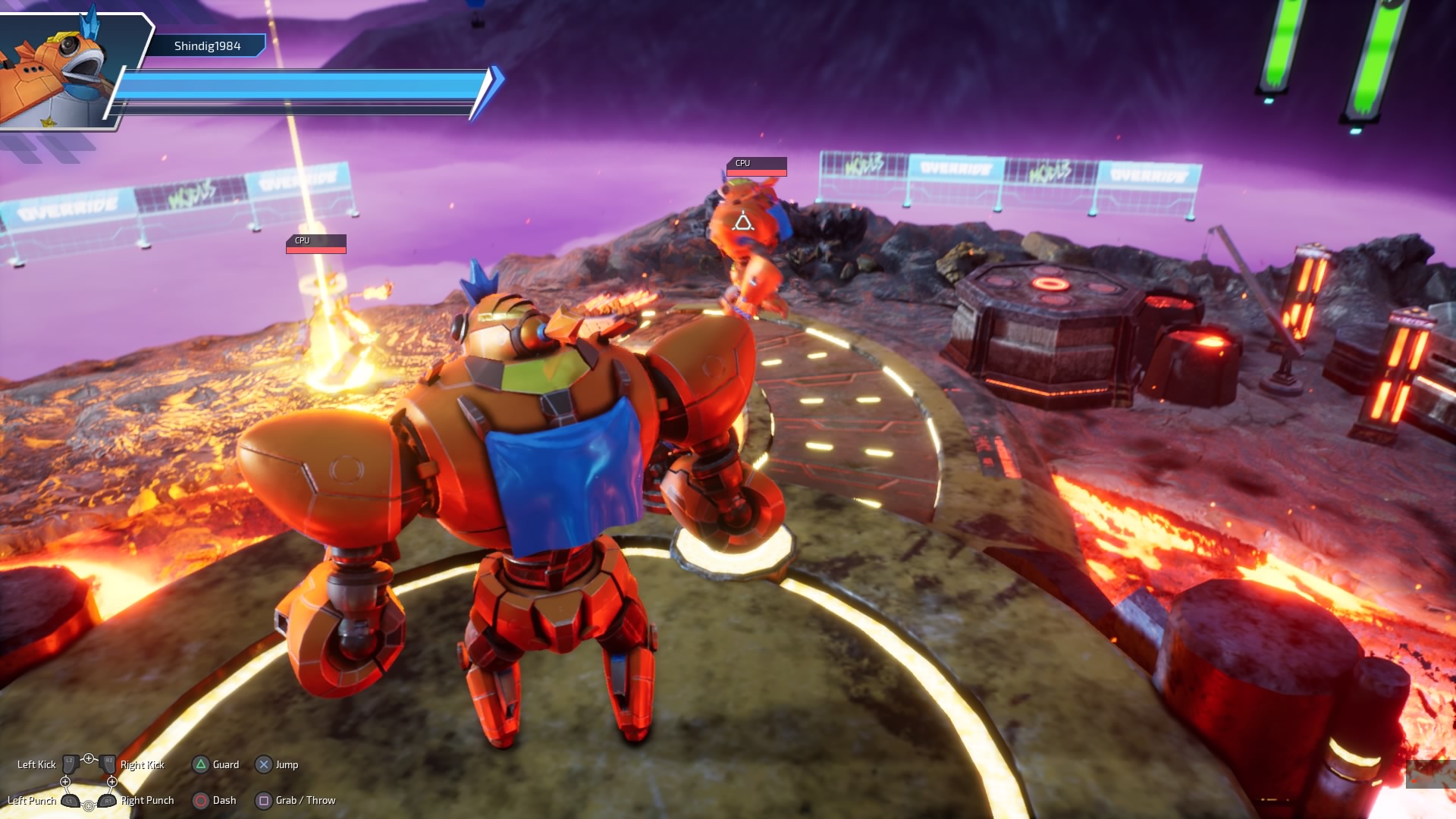Viewport: 1456px width, 819px height.
Task: Select the triangle lock-on marker on the enemy
Action: tap(742, 222)
